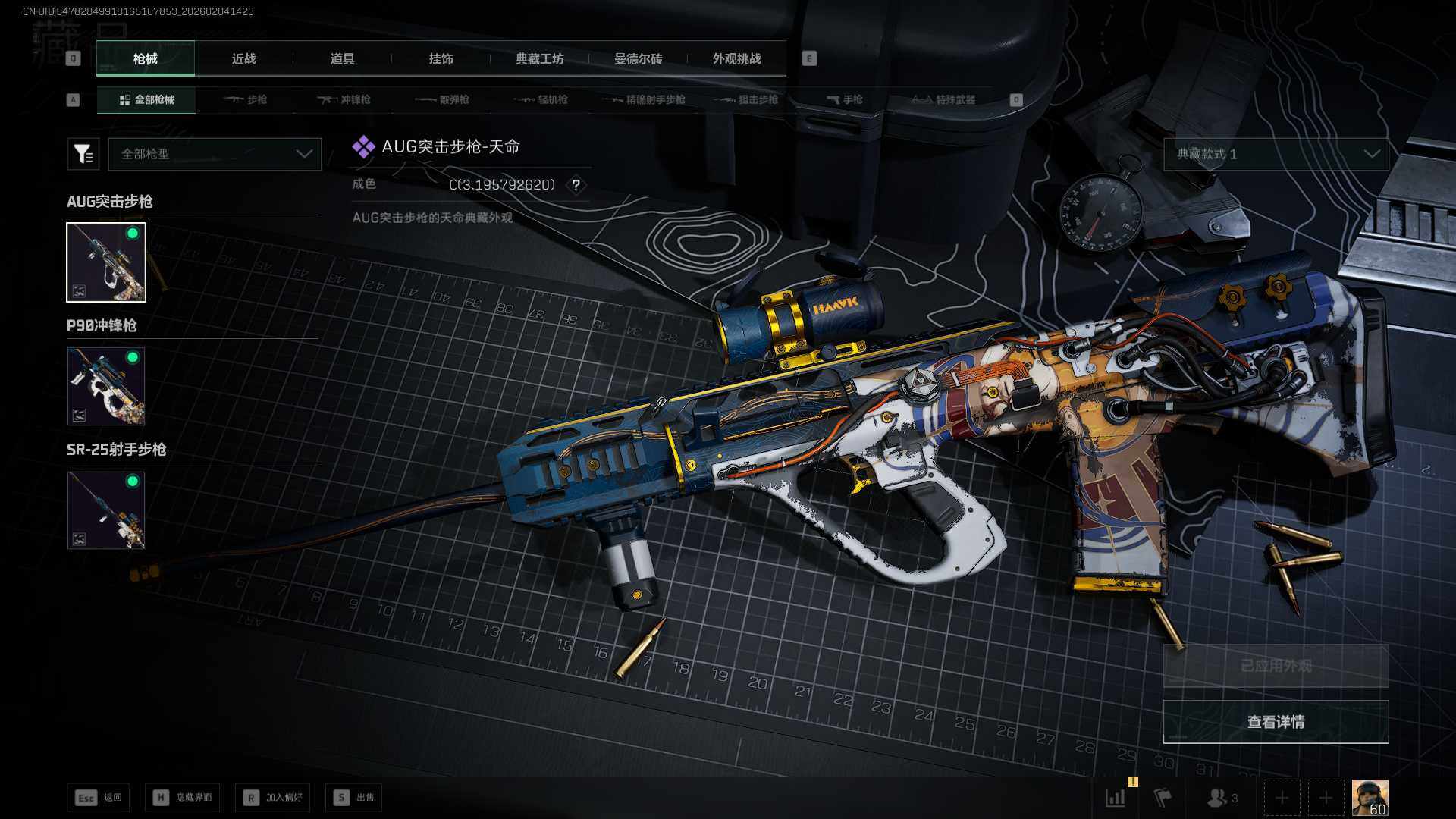Pick the SR-25射手步枪 skin thumbnail
1456x819 pixels.
pyautogui.click(x=106, y=510)
